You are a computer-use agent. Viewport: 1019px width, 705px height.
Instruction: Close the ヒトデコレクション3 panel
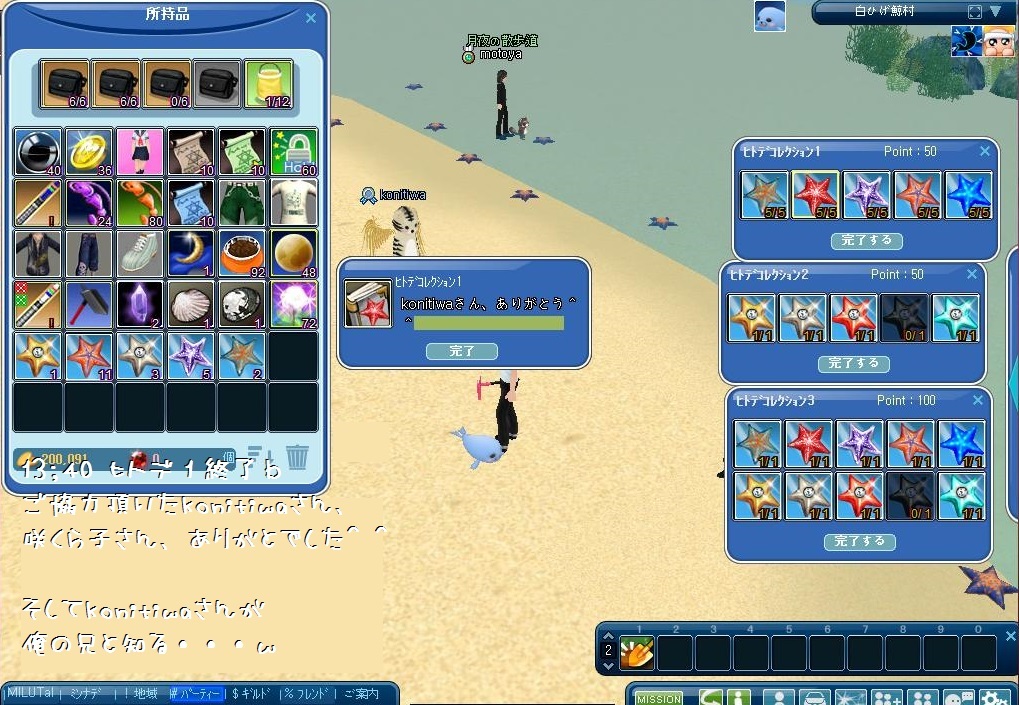[x=977, y=400]
